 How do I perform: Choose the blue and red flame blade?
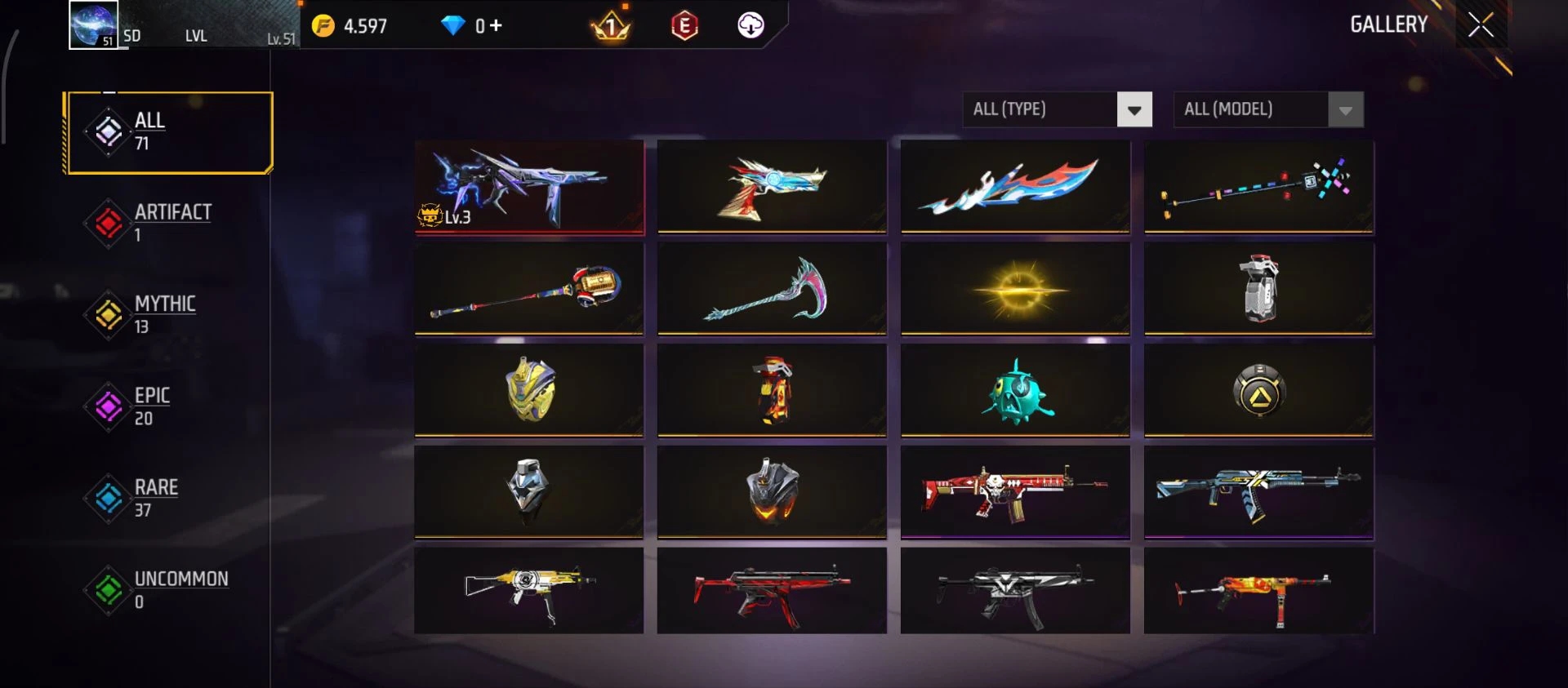tap(1015, 187)
